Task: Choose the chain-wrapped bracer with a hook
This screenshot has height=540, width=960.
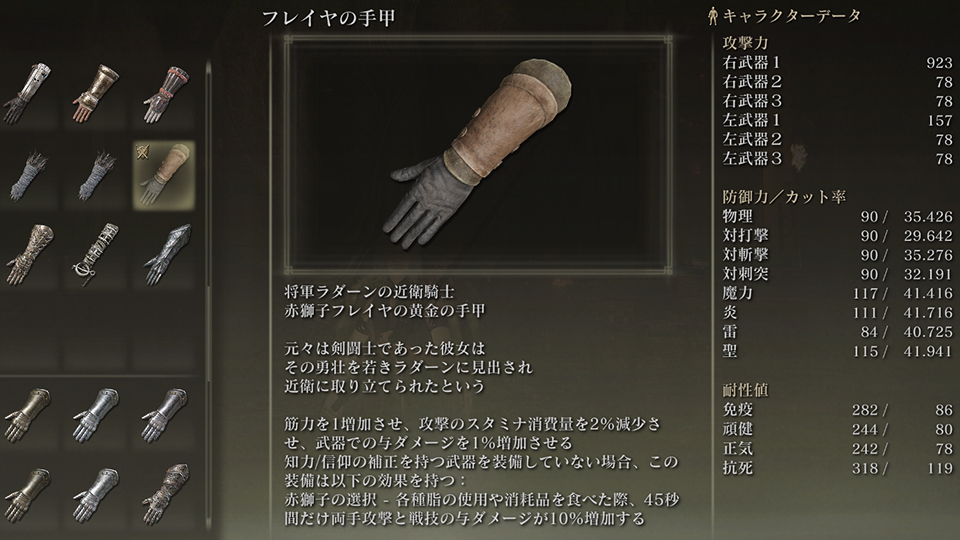Action: pyautogui.click(x=95, y=253)
